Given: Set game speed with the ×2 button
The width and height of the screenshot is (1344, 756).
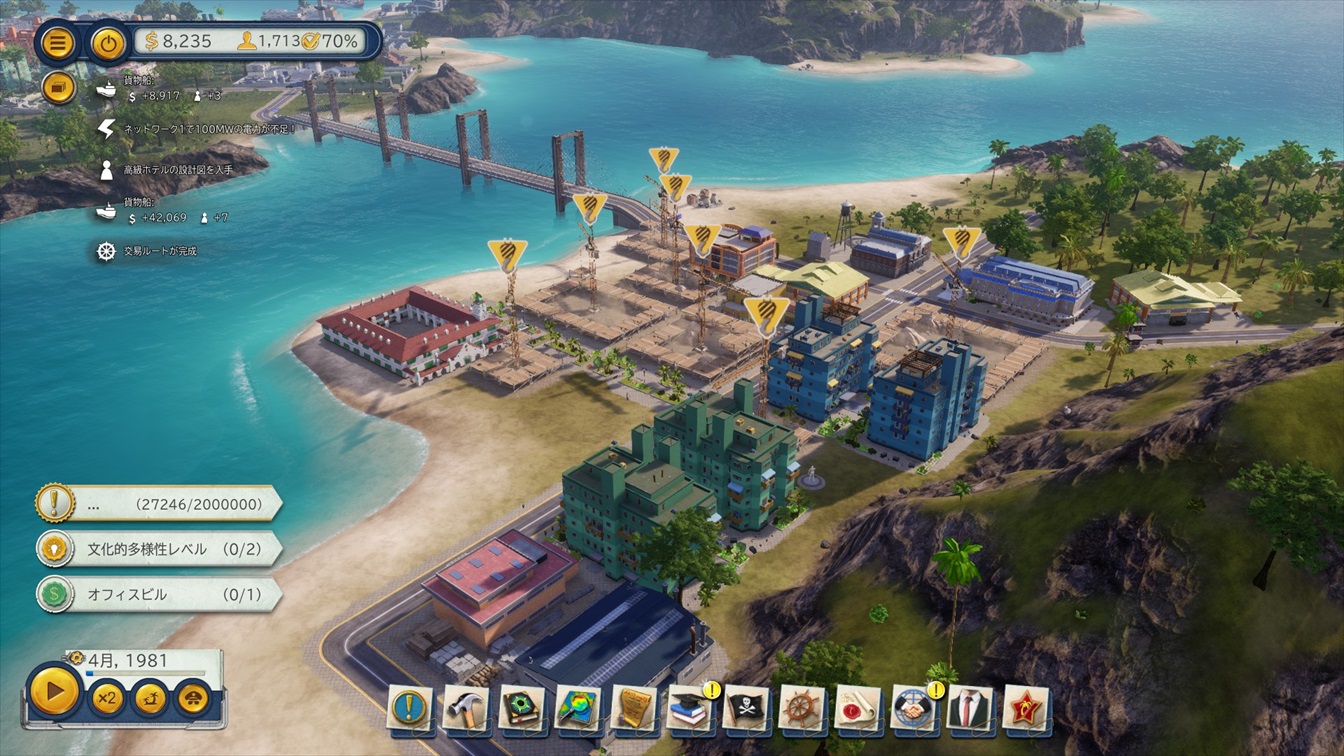Looking at the screenshot, I should [106, 697].
